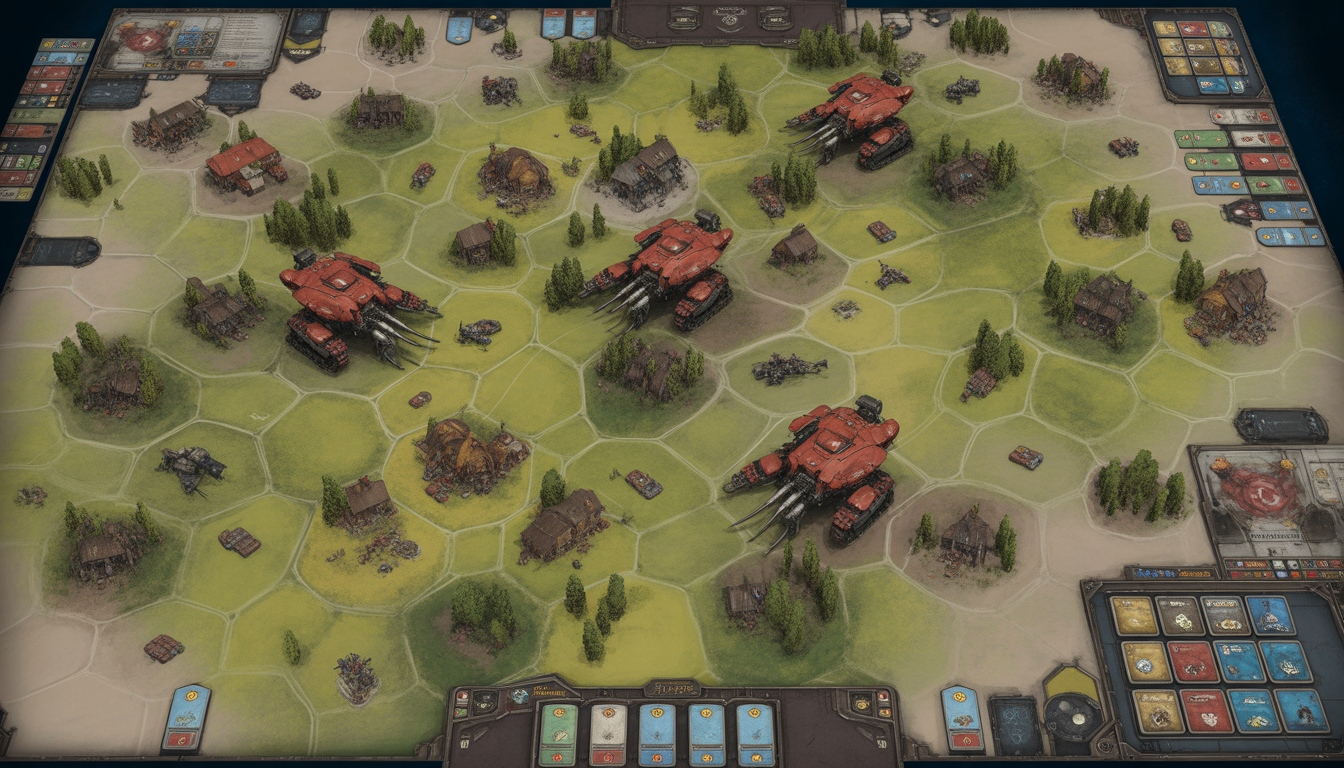Choose the white card in the hand tray

click(606, 734)
